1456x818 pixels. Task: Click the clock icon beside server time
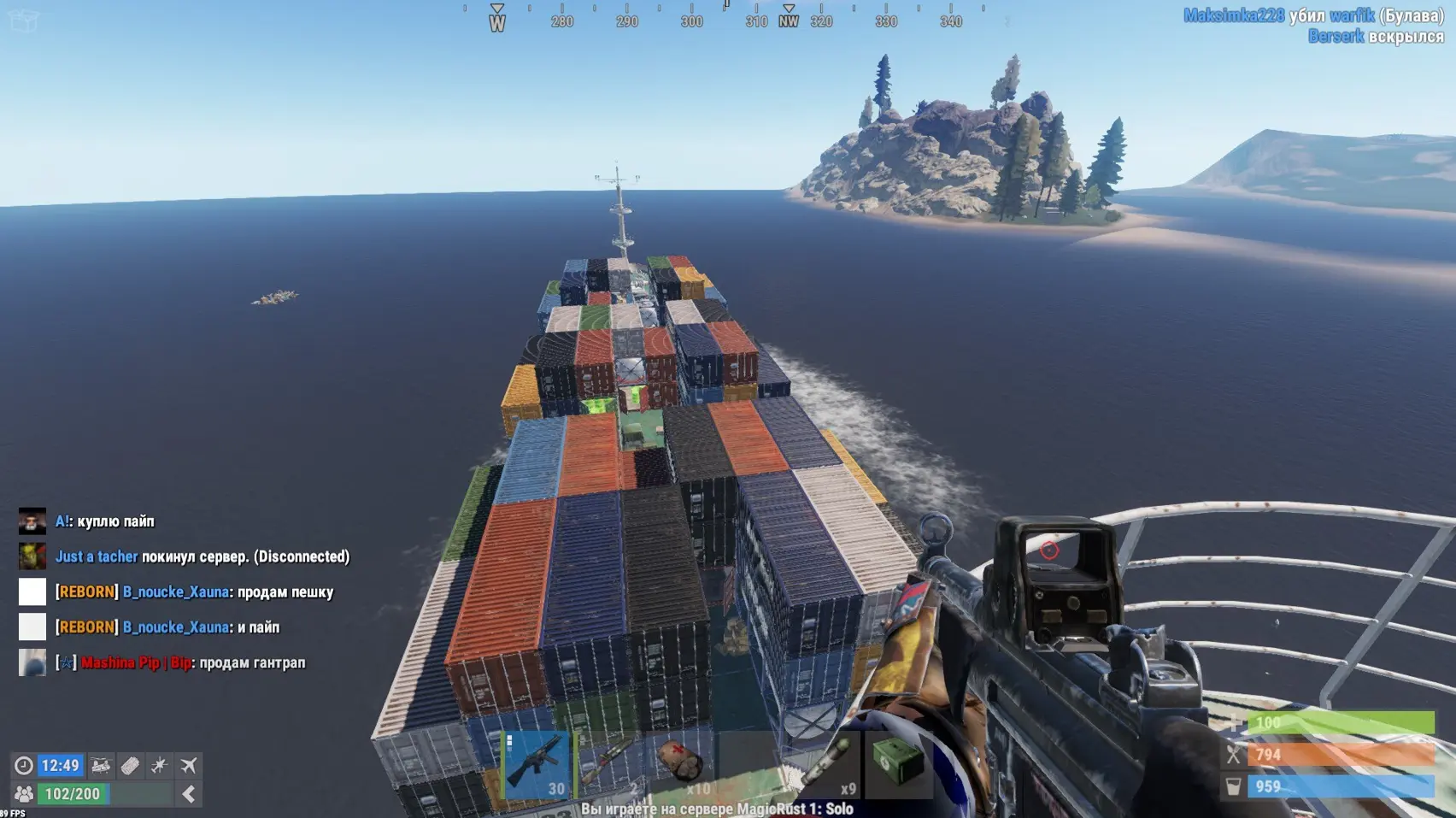pyautogui.click(x=24, y=765)
